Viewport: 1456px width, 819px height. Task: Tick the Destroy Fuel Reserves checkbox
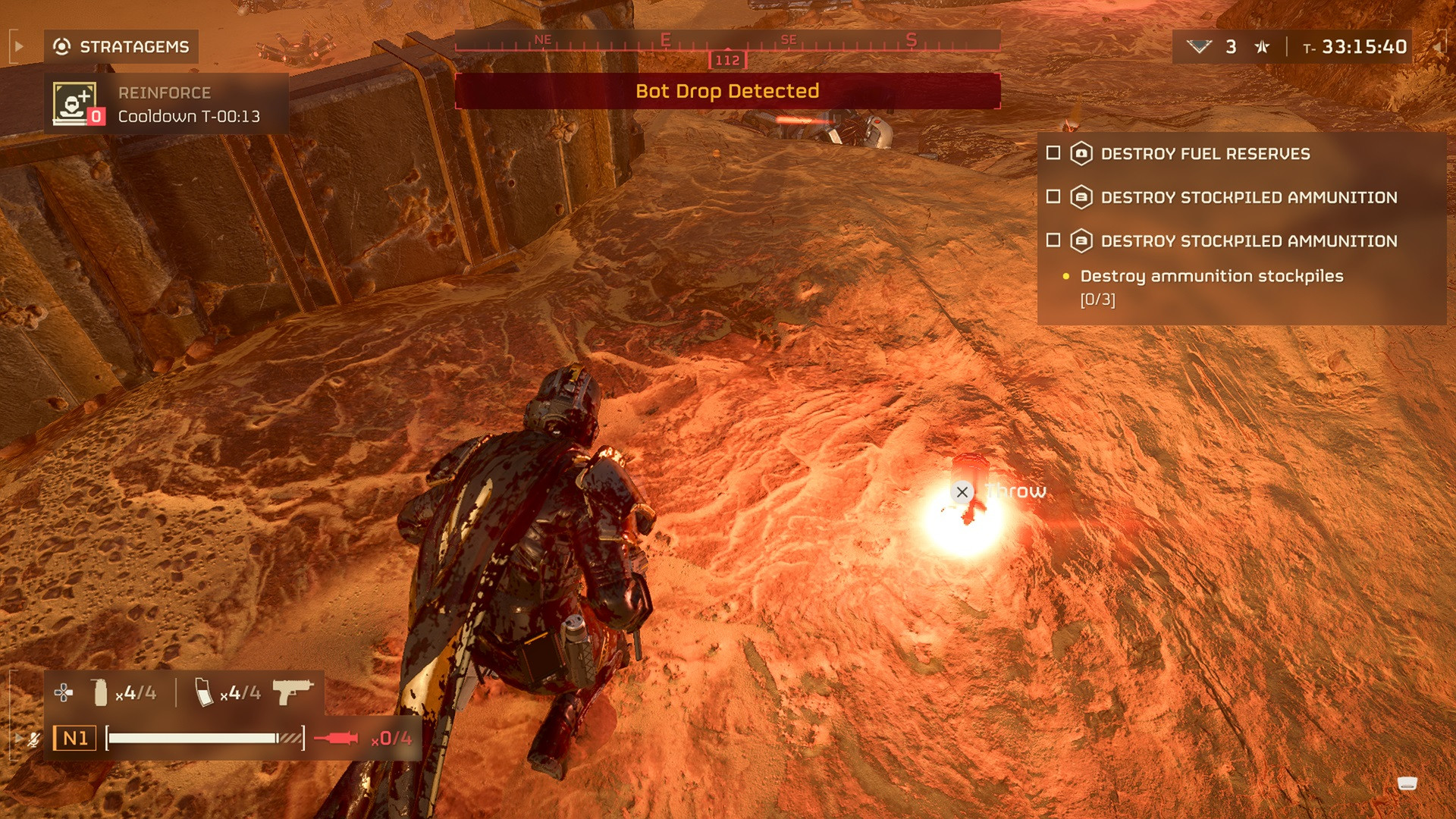pos(1053,153)
